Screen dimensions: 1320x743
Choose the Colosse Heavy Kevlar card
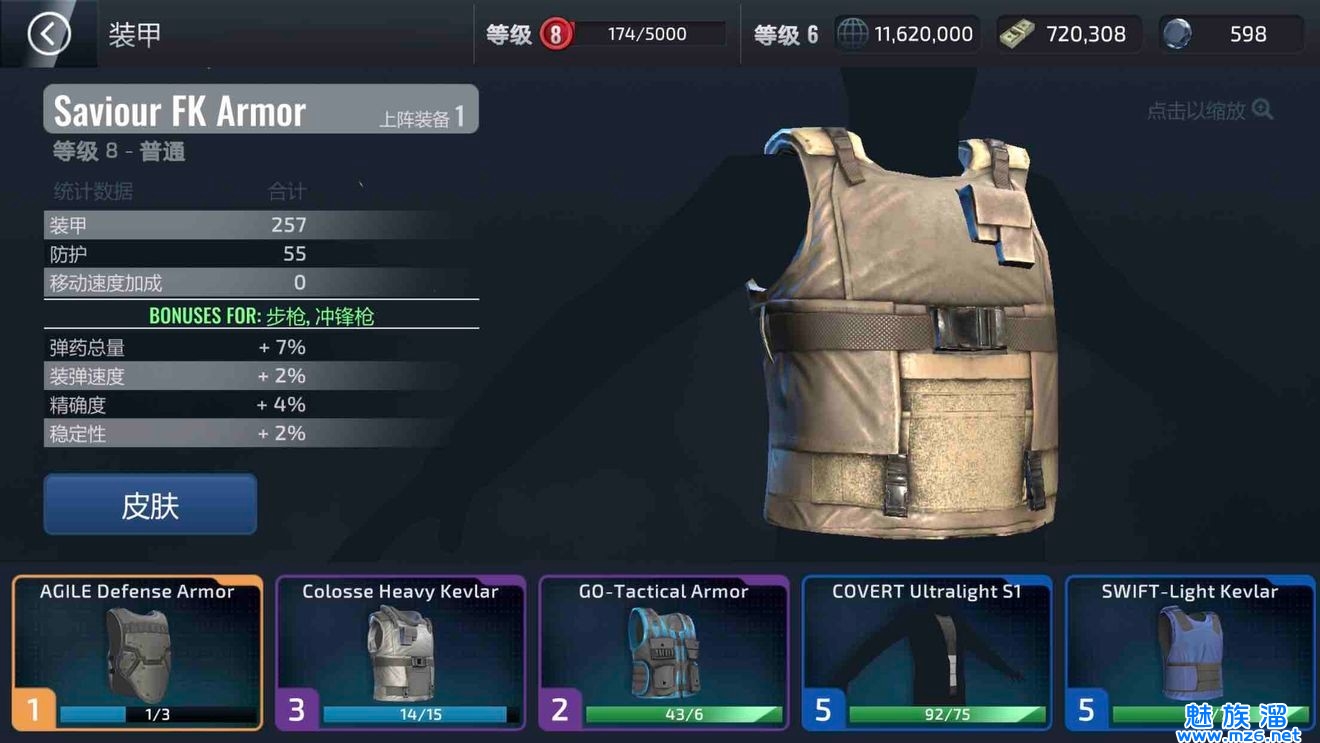coord(400,652)
